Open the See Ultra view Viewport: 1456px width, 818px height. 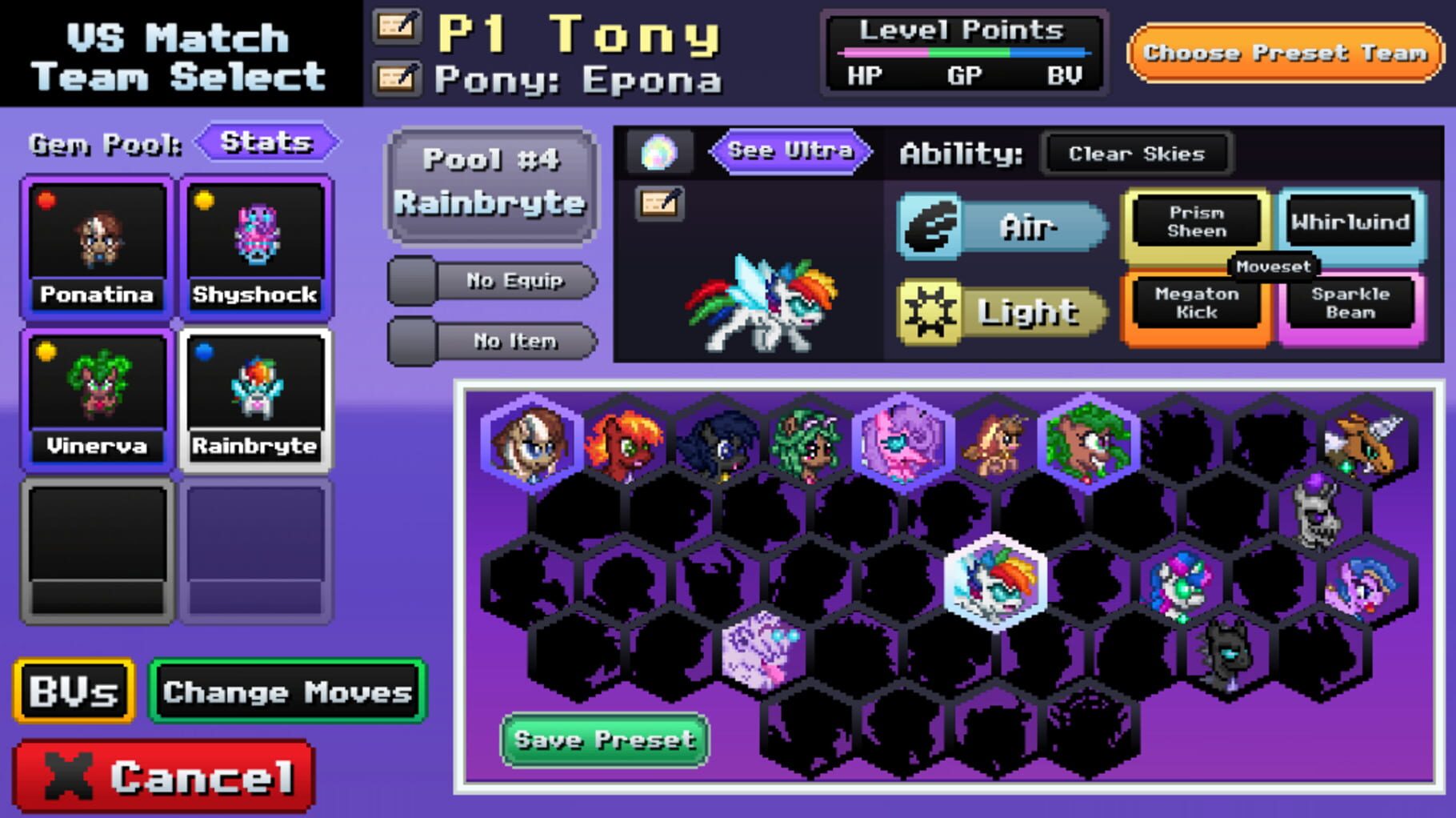tap(788, 150)
